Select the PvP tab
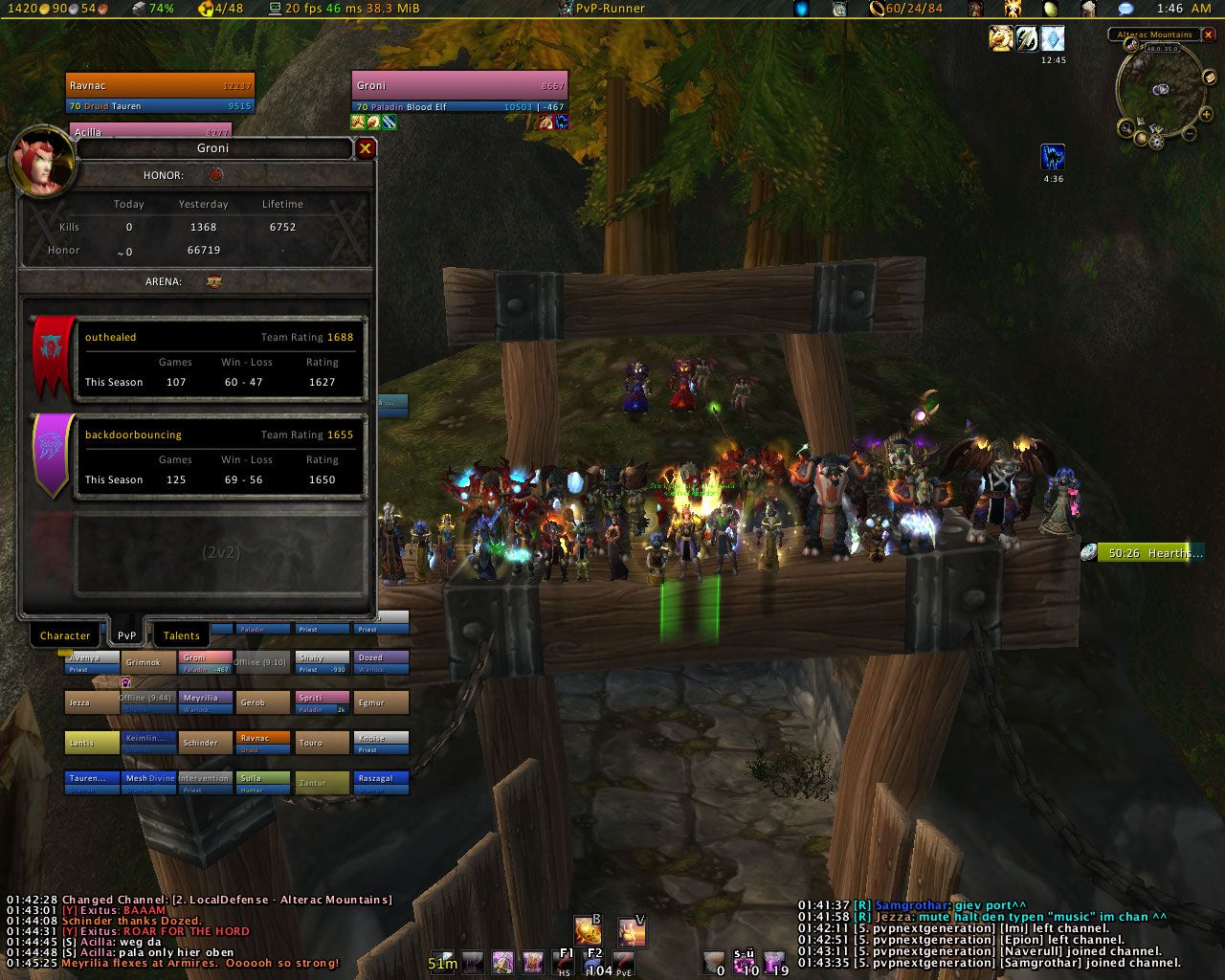Viewport: 1225px width, 980px height. (x=126, y=635)
